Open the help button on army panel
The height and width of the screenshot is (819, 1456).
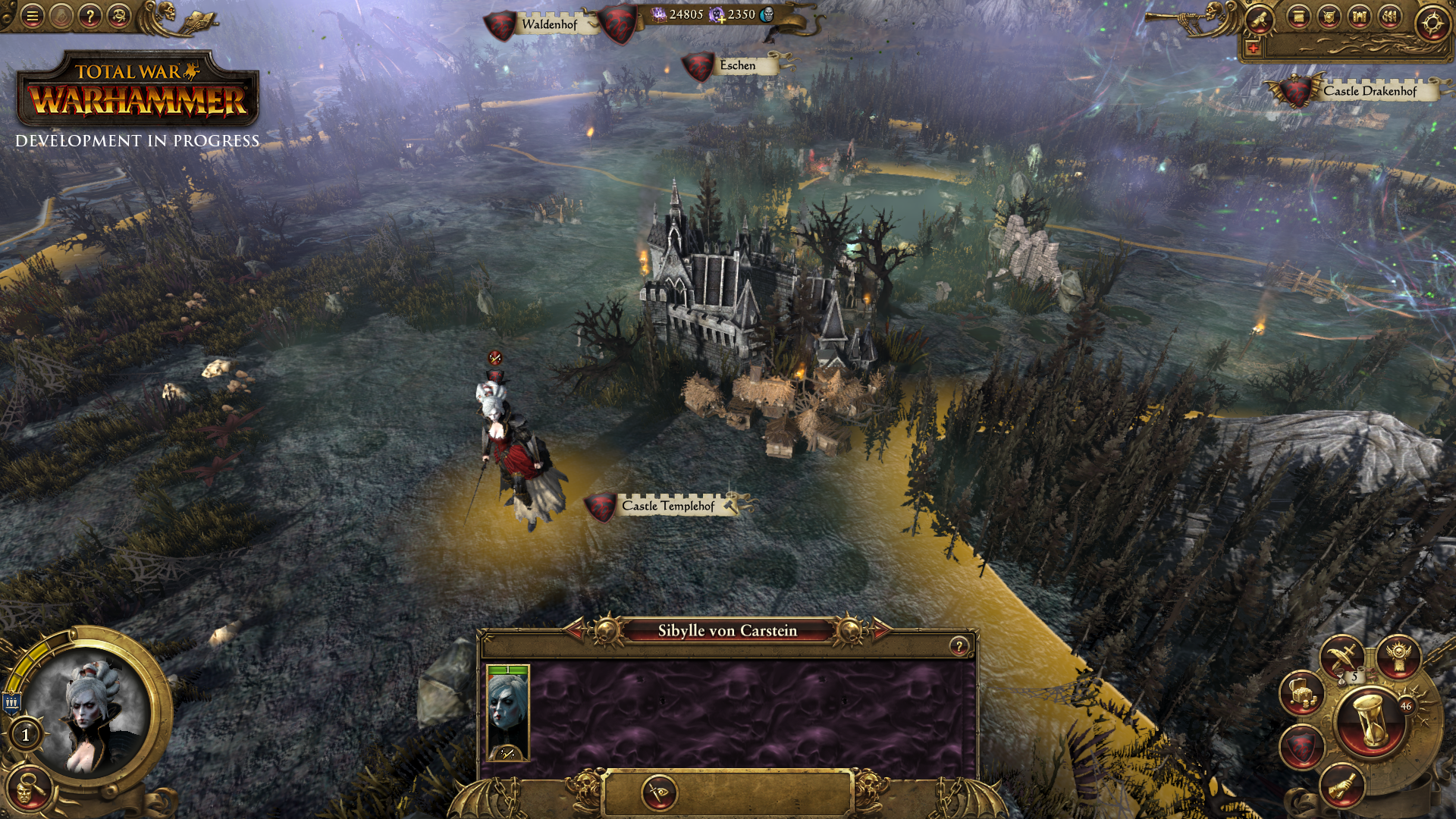pyautogui.click(x=959, y=646)
